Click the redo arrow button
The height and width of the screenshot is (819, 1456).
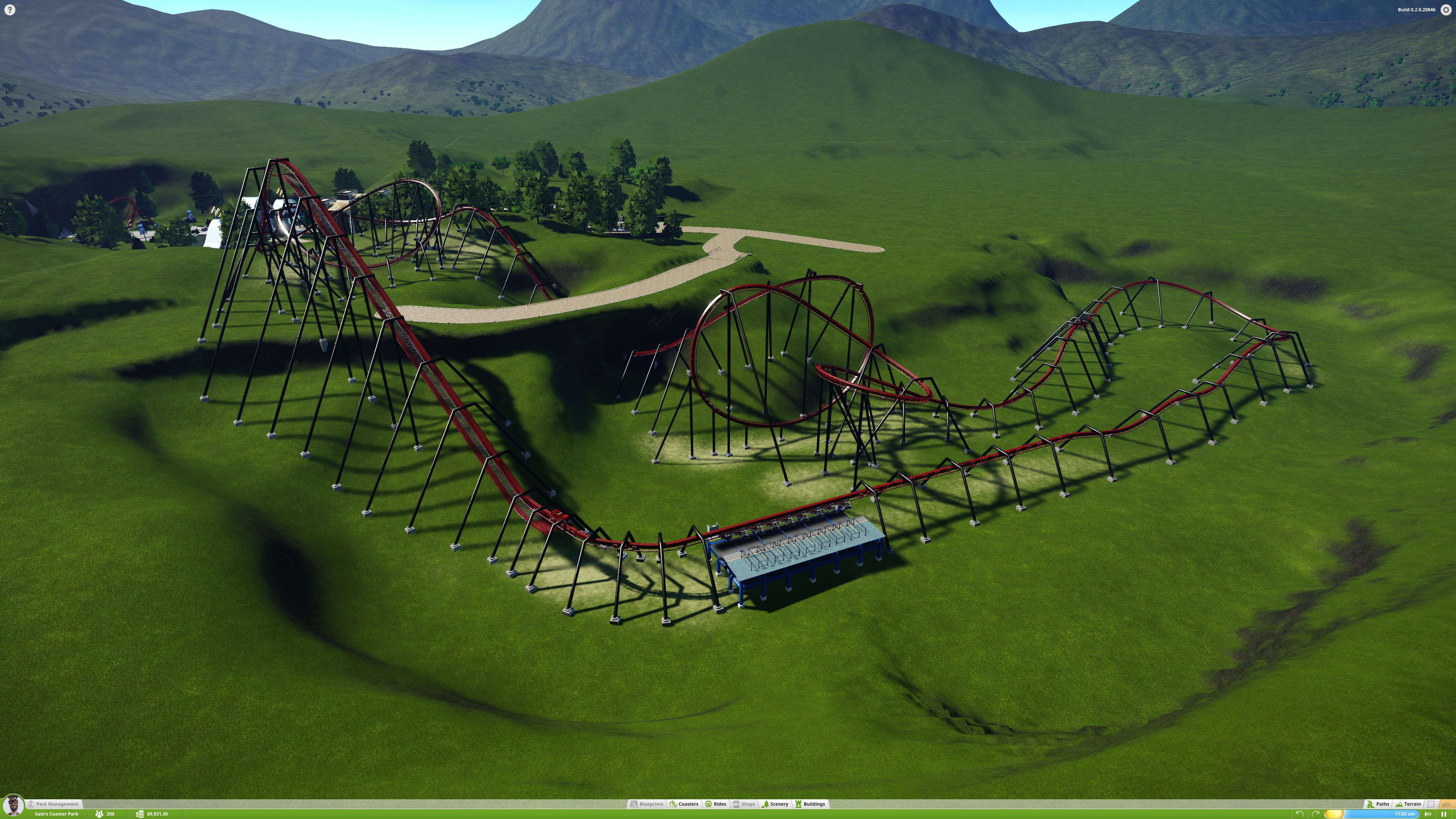coord(1315,814)
